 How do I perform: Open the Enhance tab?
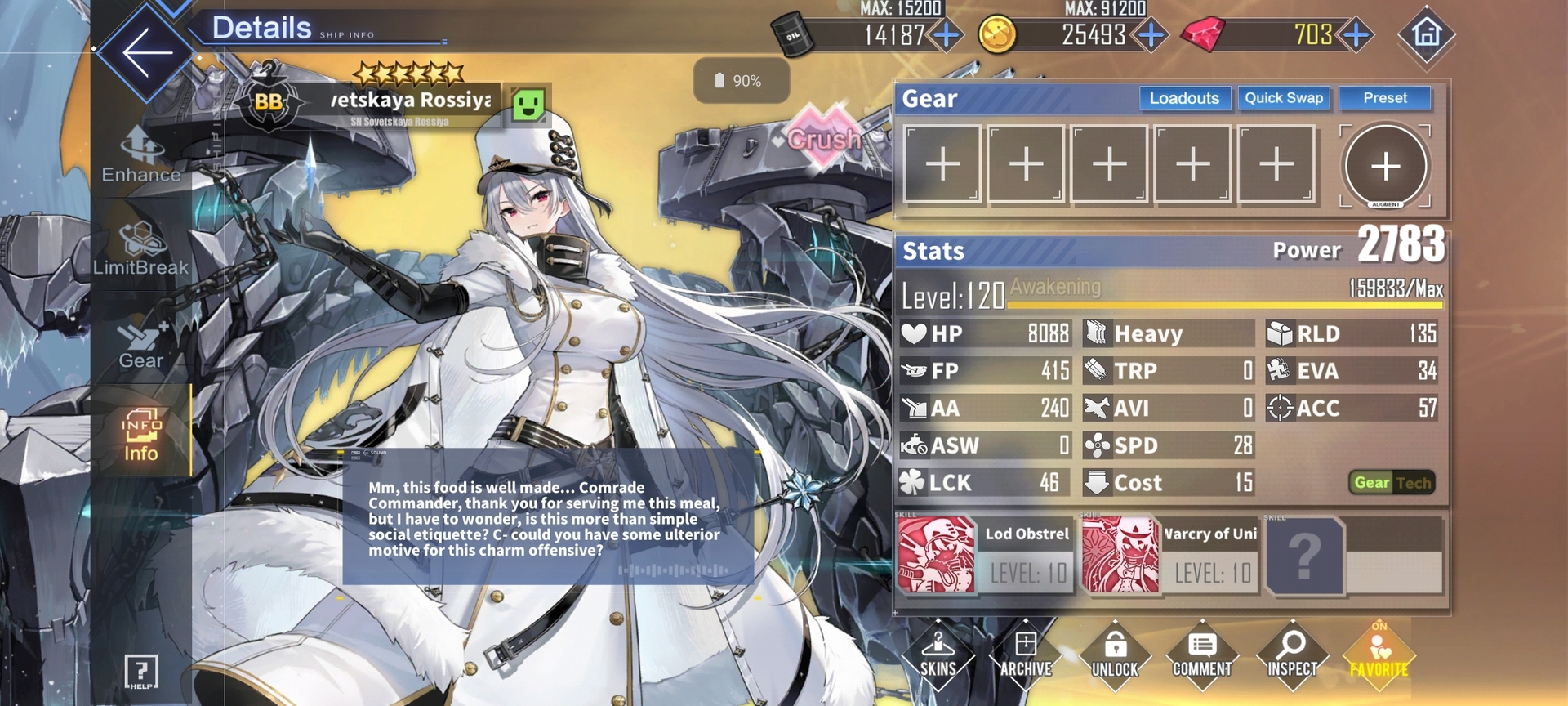141,157
